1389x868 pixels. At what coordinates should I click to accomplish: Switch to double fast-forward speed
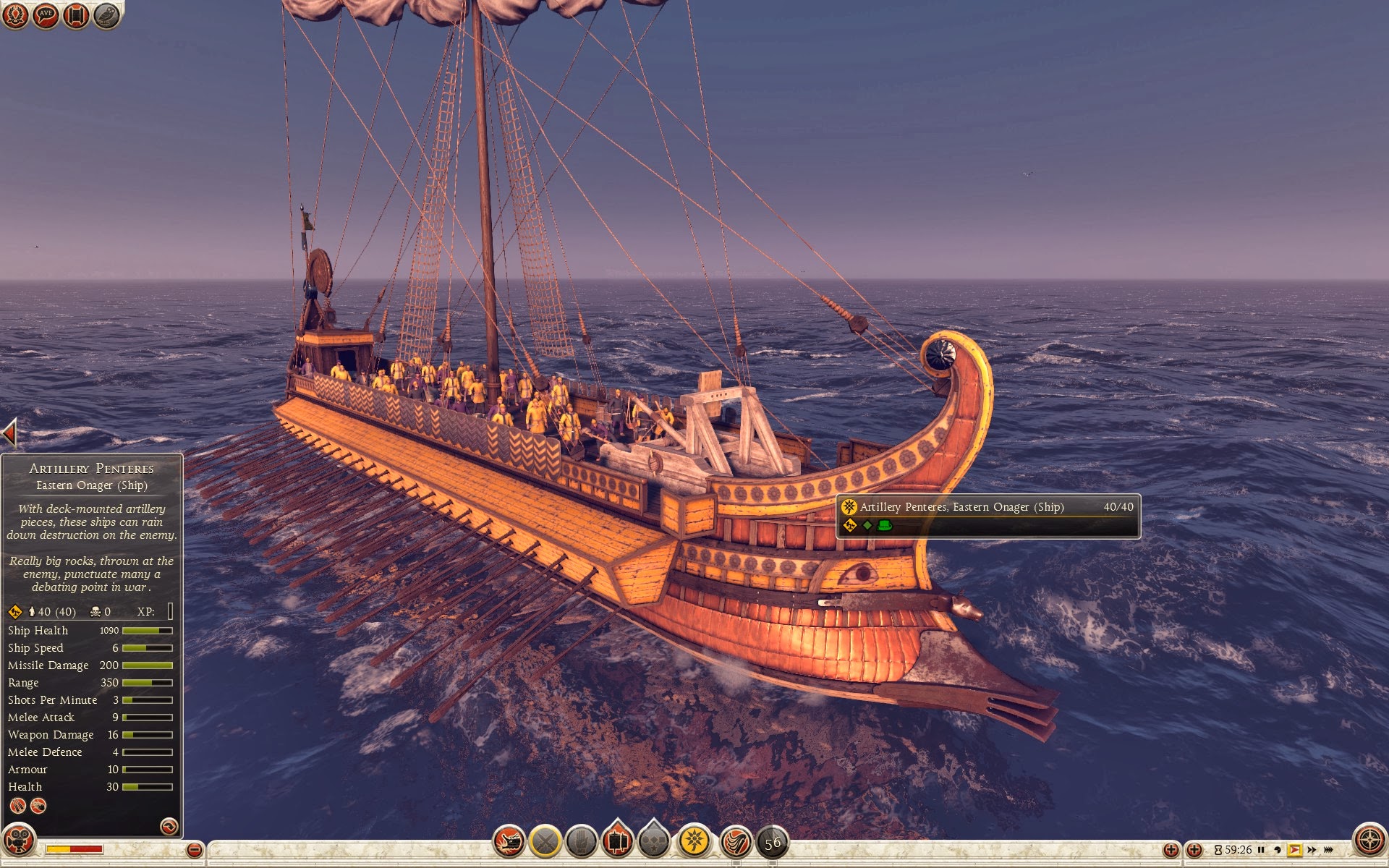coord(1312,850)
